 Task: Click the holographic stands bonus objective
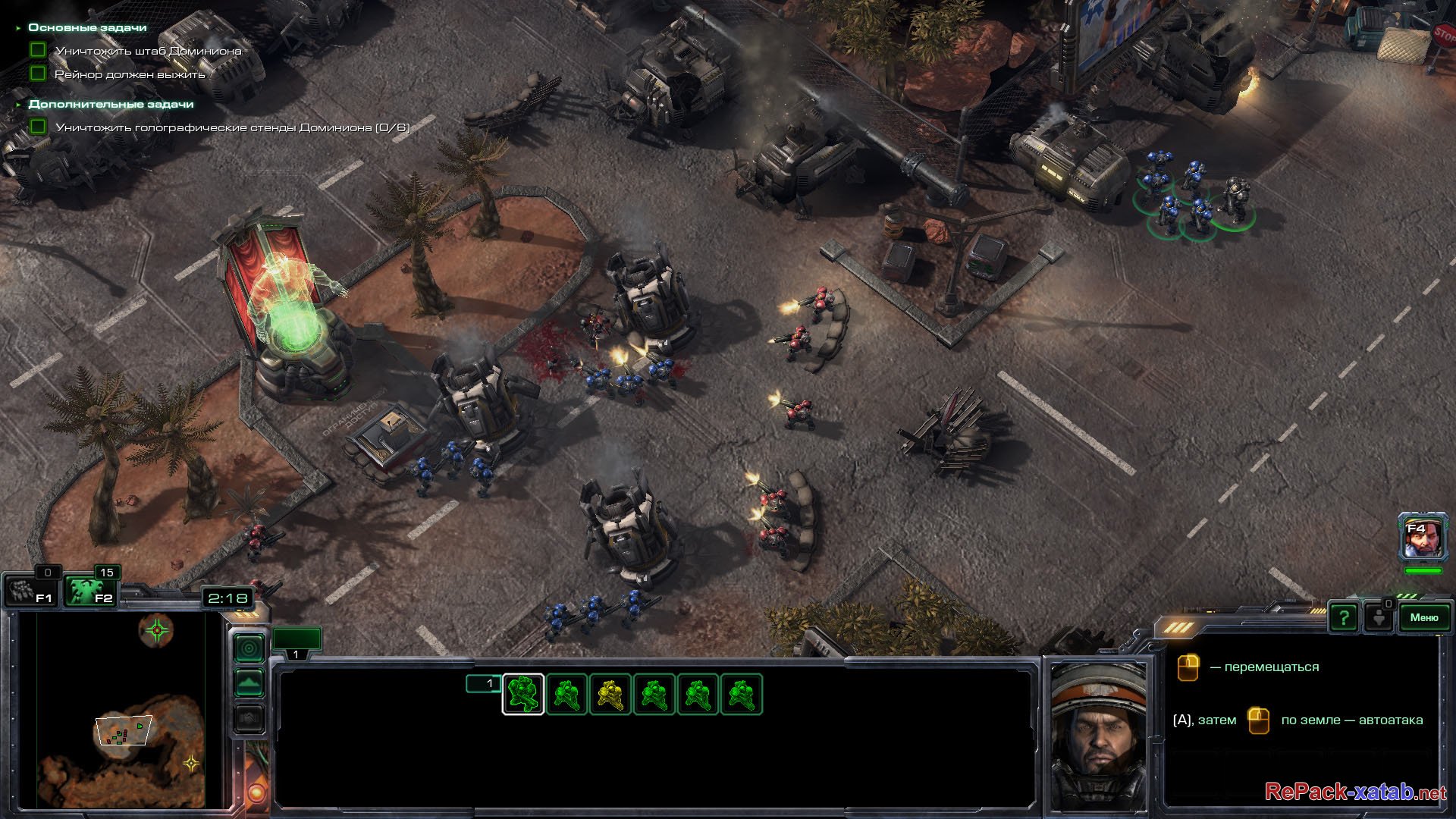click(x=232, y=127)
